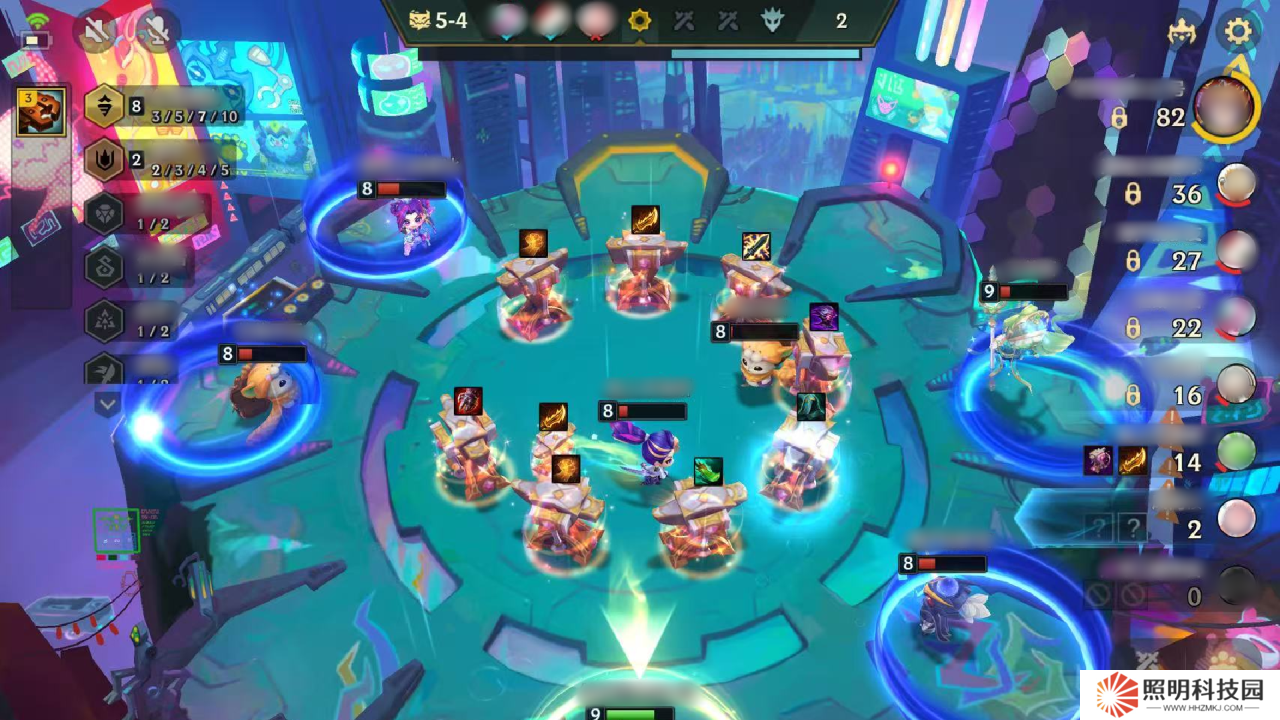Select the boss monster round marker in tracker
This screenshot has height=720, width=1280.
773,21
